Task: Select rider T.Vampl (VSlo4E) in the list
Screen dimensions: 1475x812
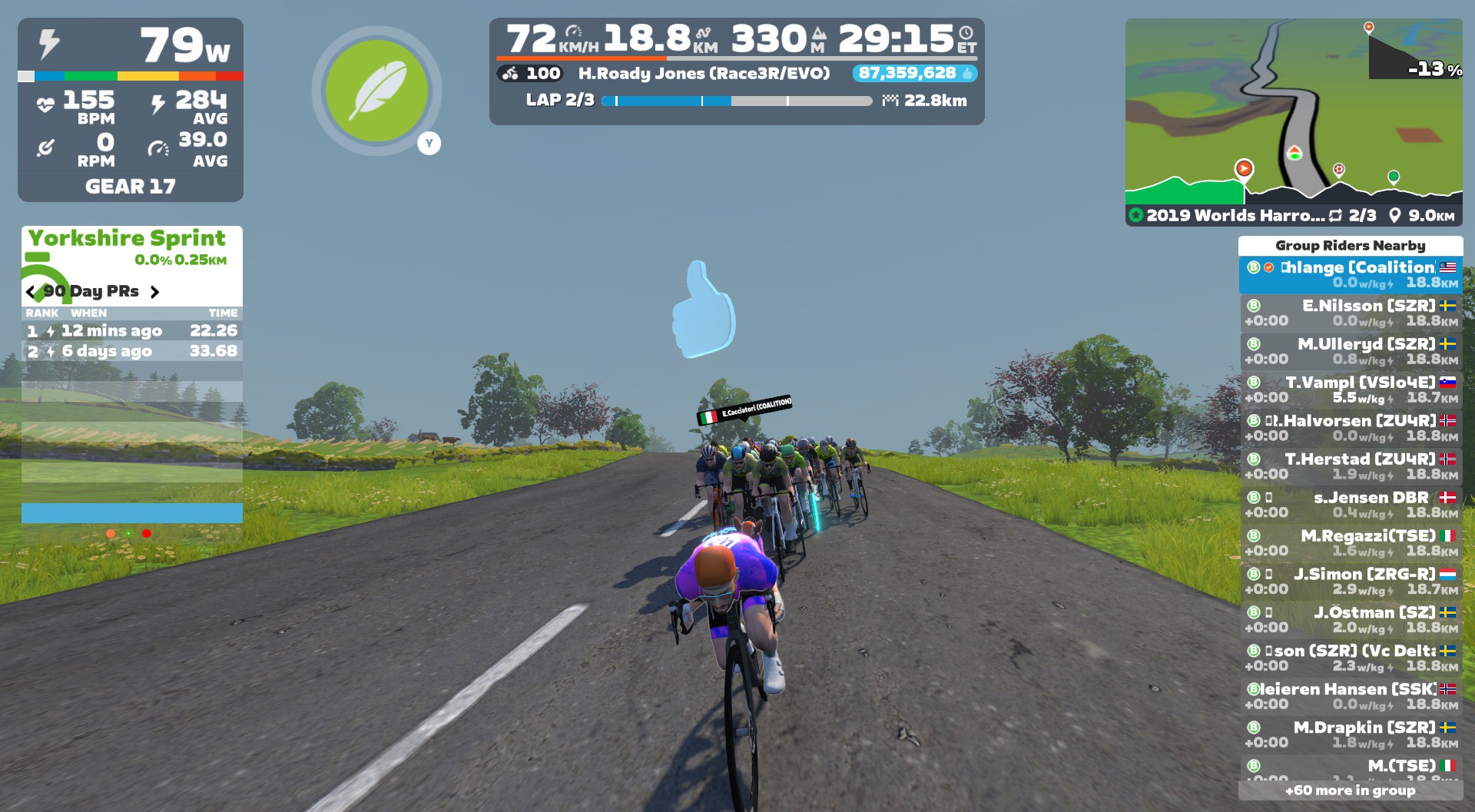Action: point(1351,389)
